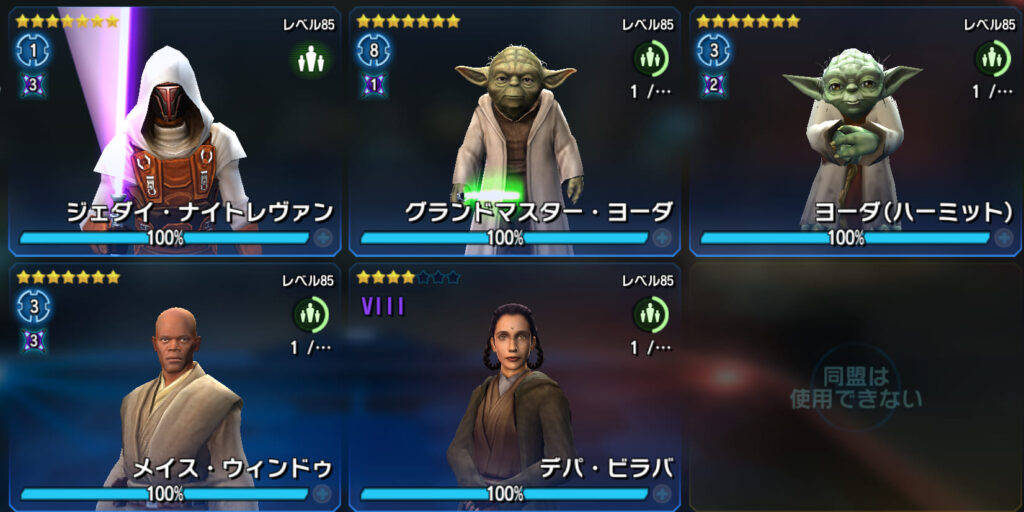Viewport: 1024px width, 512px height.
Task: Open the メイス・ウィンドゥ character card
Action: [x=175, y=385]
